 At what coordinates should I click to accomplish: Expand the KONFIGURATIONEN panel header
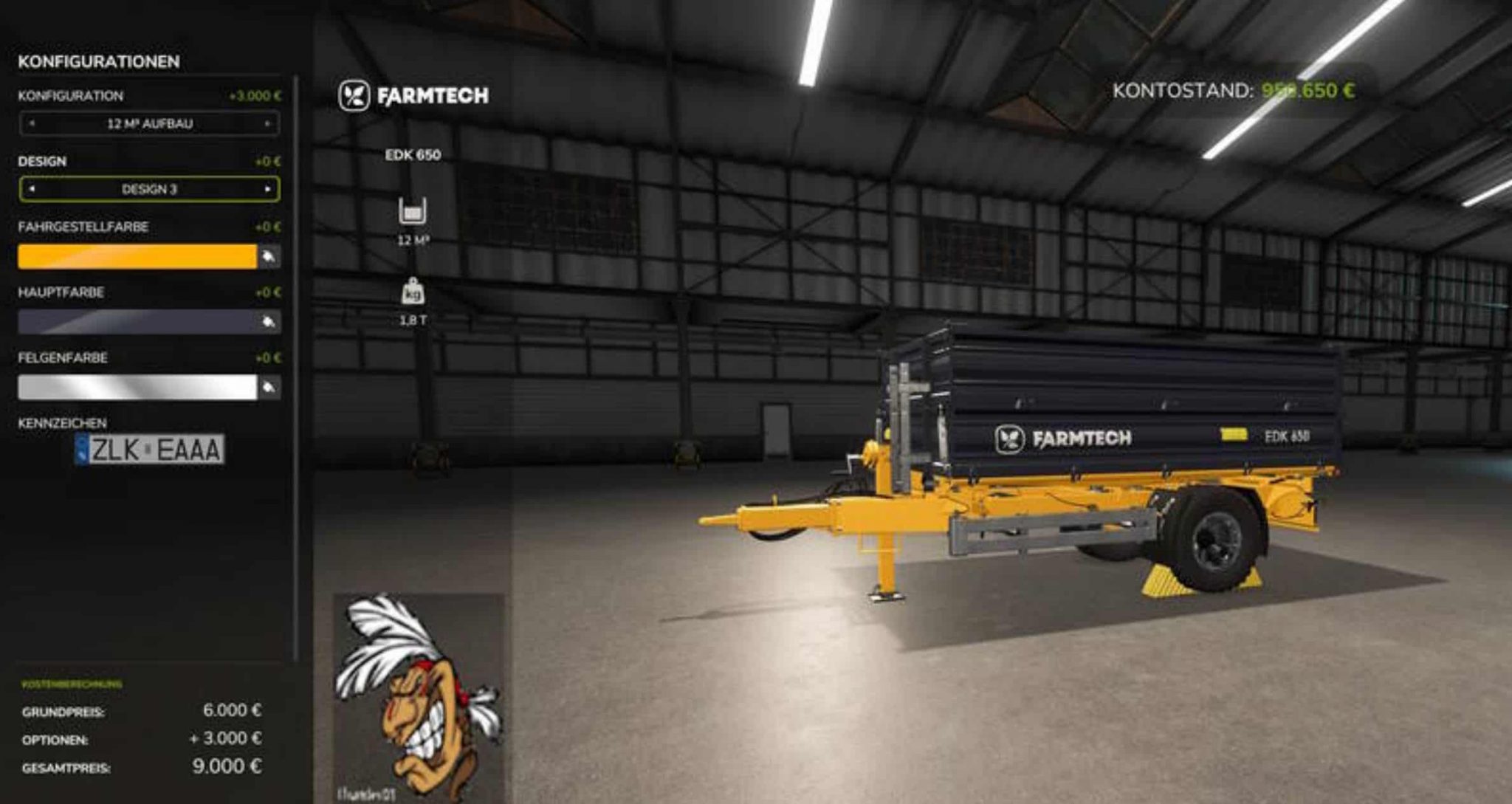tap(100, 62)
